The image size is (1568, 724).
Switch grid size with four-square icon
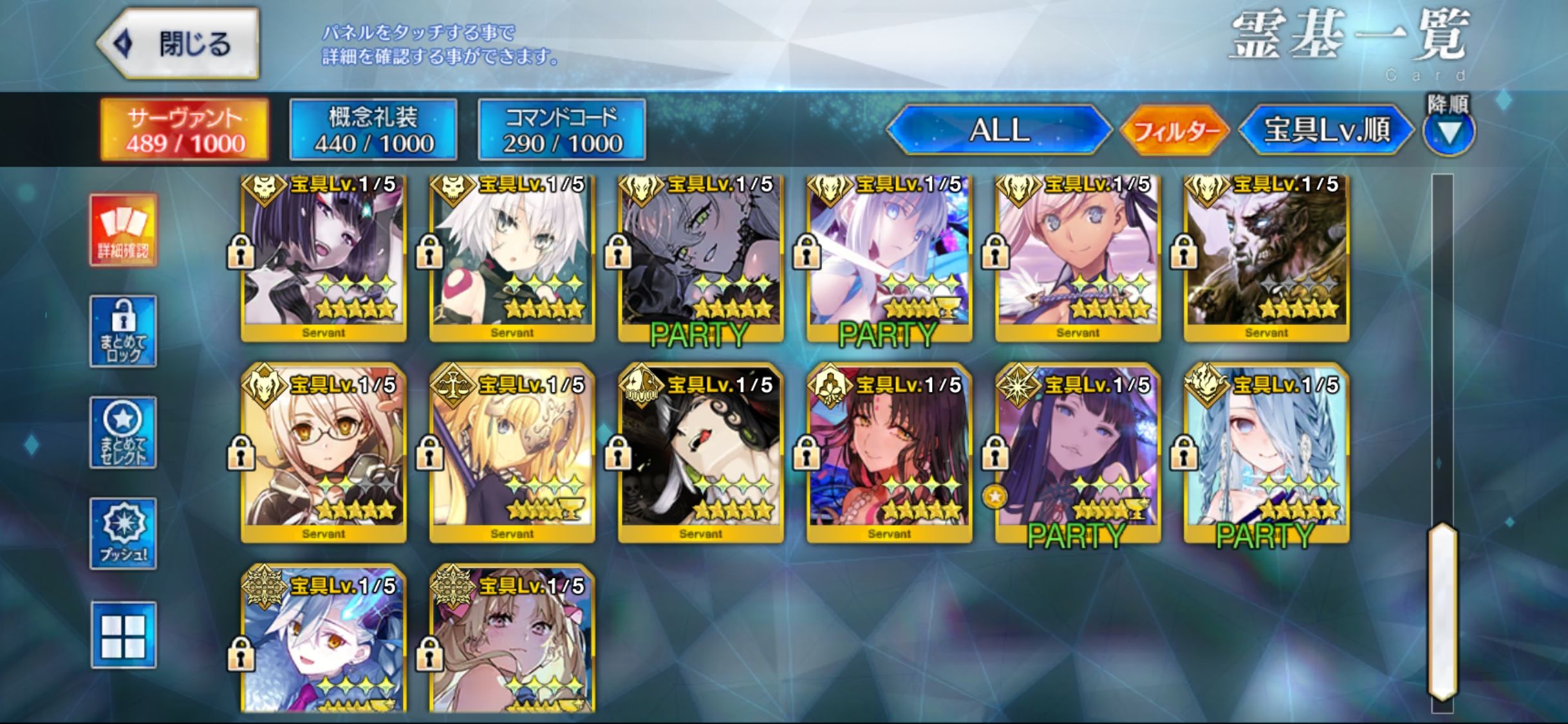[x=123, y=635]
